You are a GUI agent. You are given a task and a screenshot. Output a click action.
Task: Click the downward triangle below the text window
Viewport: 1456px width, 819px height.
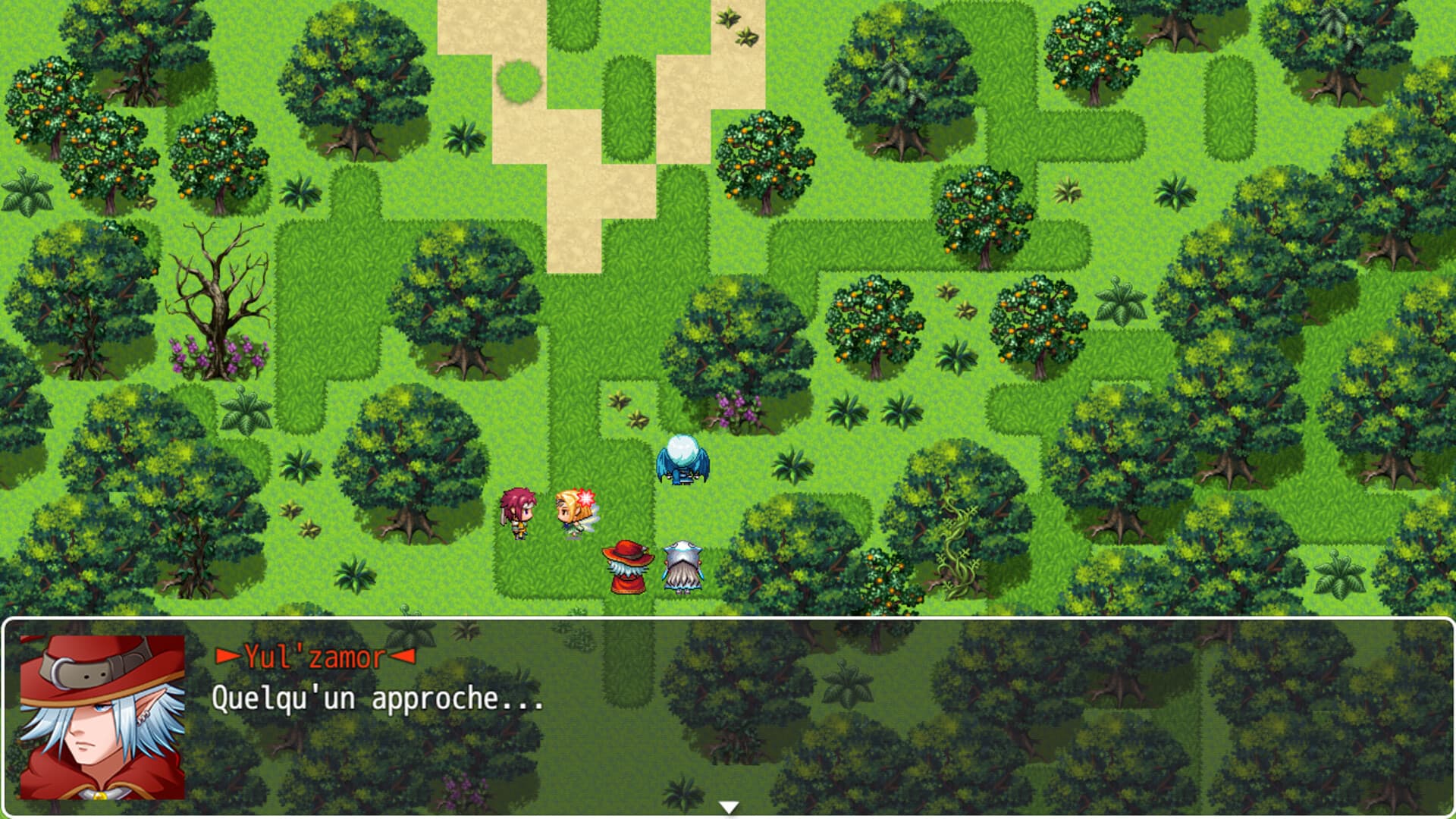pos(730,807)
